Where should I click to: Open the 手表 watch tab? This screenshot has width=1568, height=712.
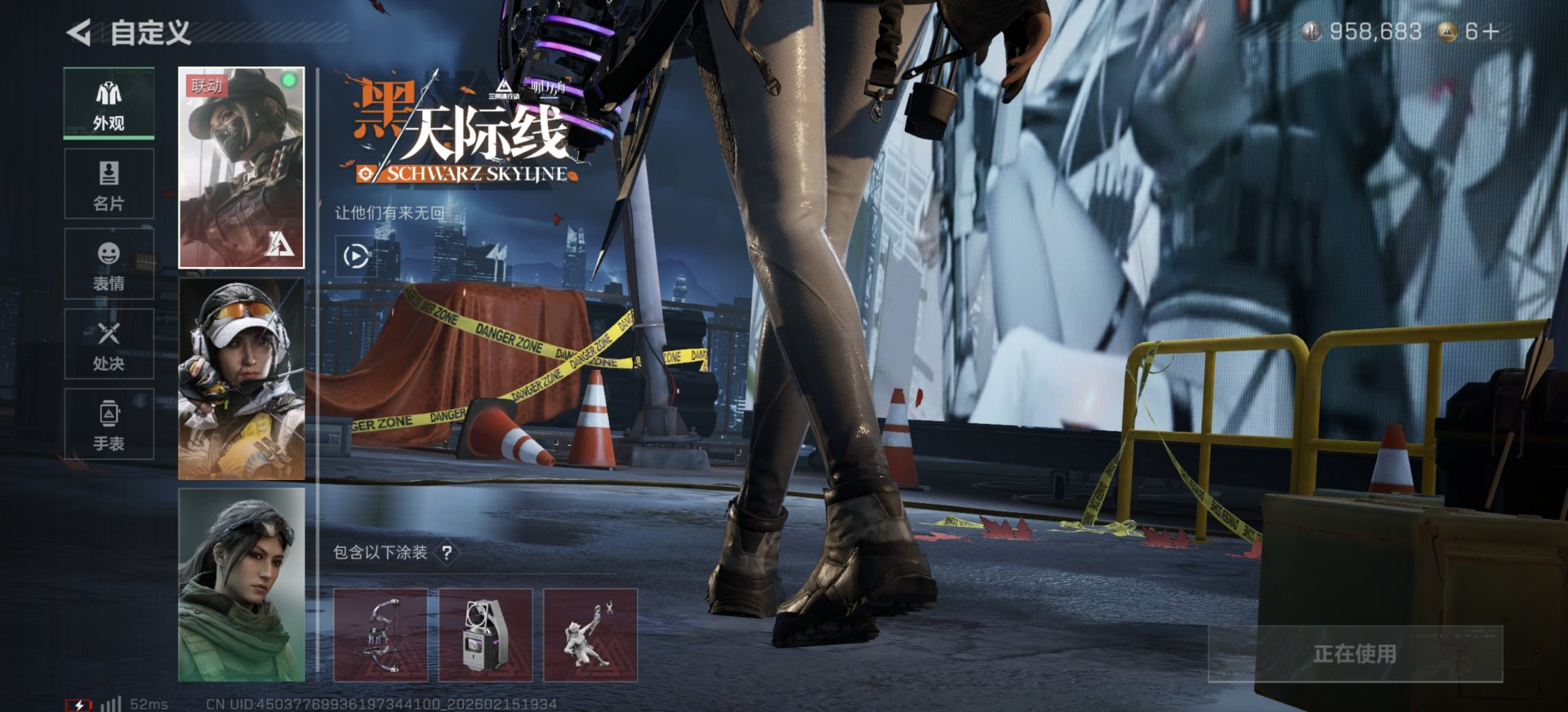[x=109, y=424]
